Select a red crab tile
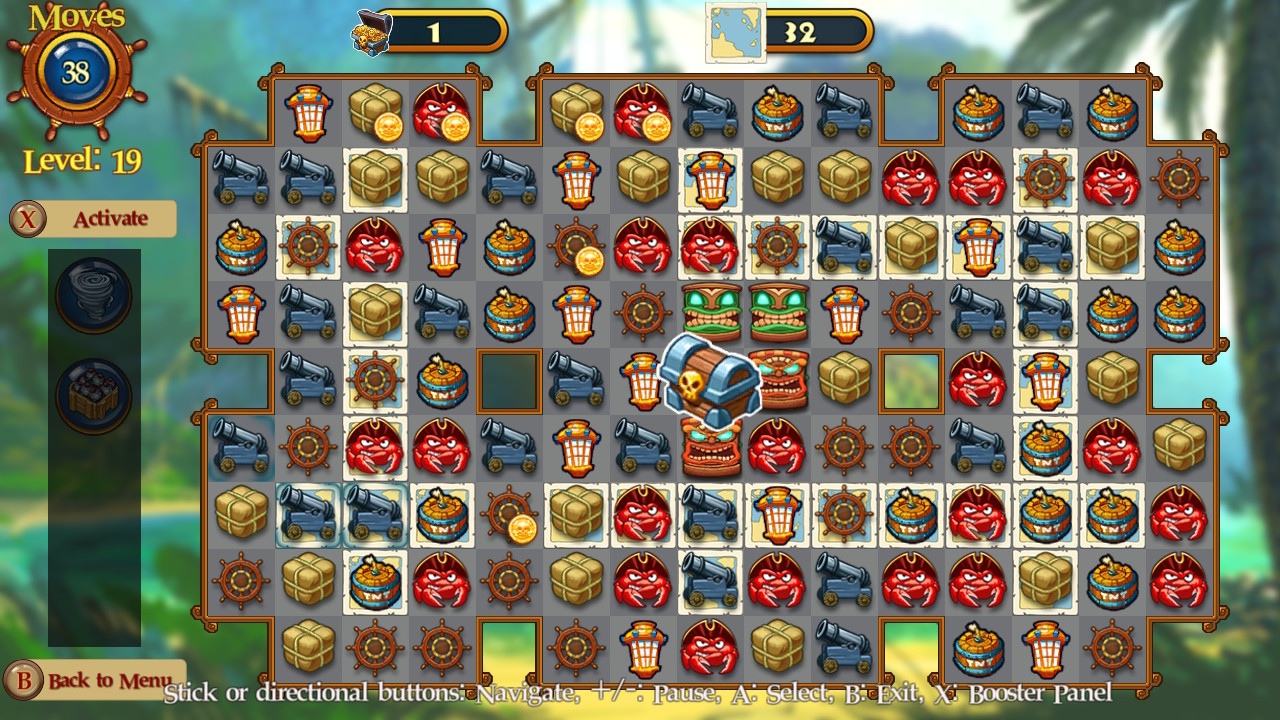1280x720 pixels. (375, 248)
